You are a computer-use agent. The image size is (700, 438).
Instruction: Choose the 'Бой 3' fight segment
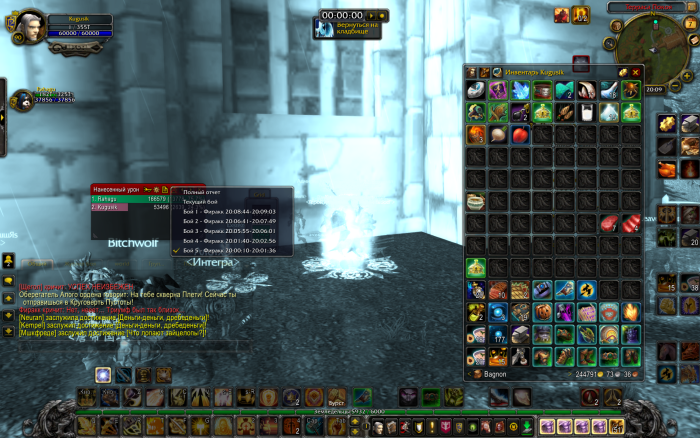click(228, 231)
